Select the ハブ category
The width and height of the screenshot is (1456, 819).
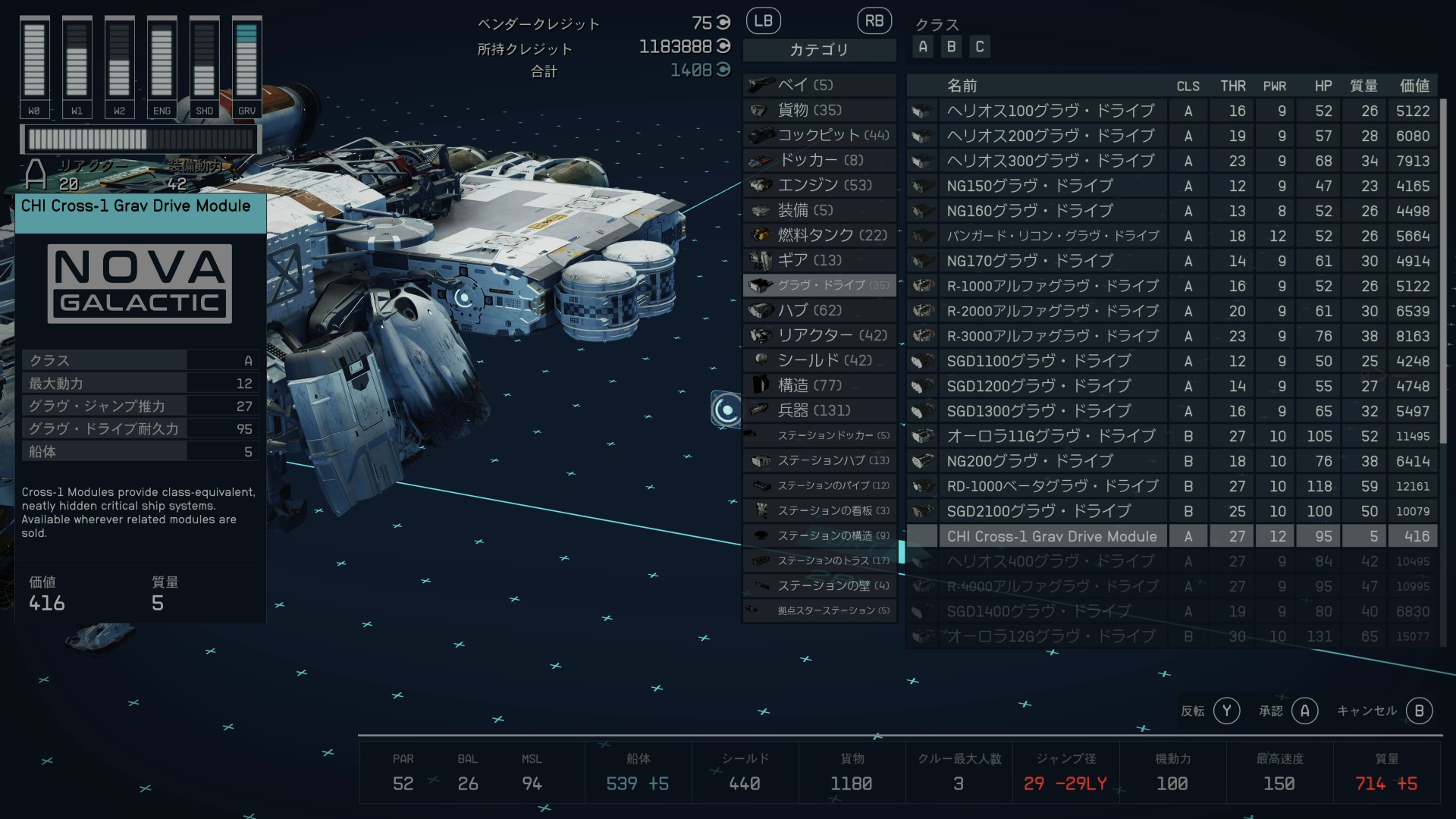(x=819, y=310)
